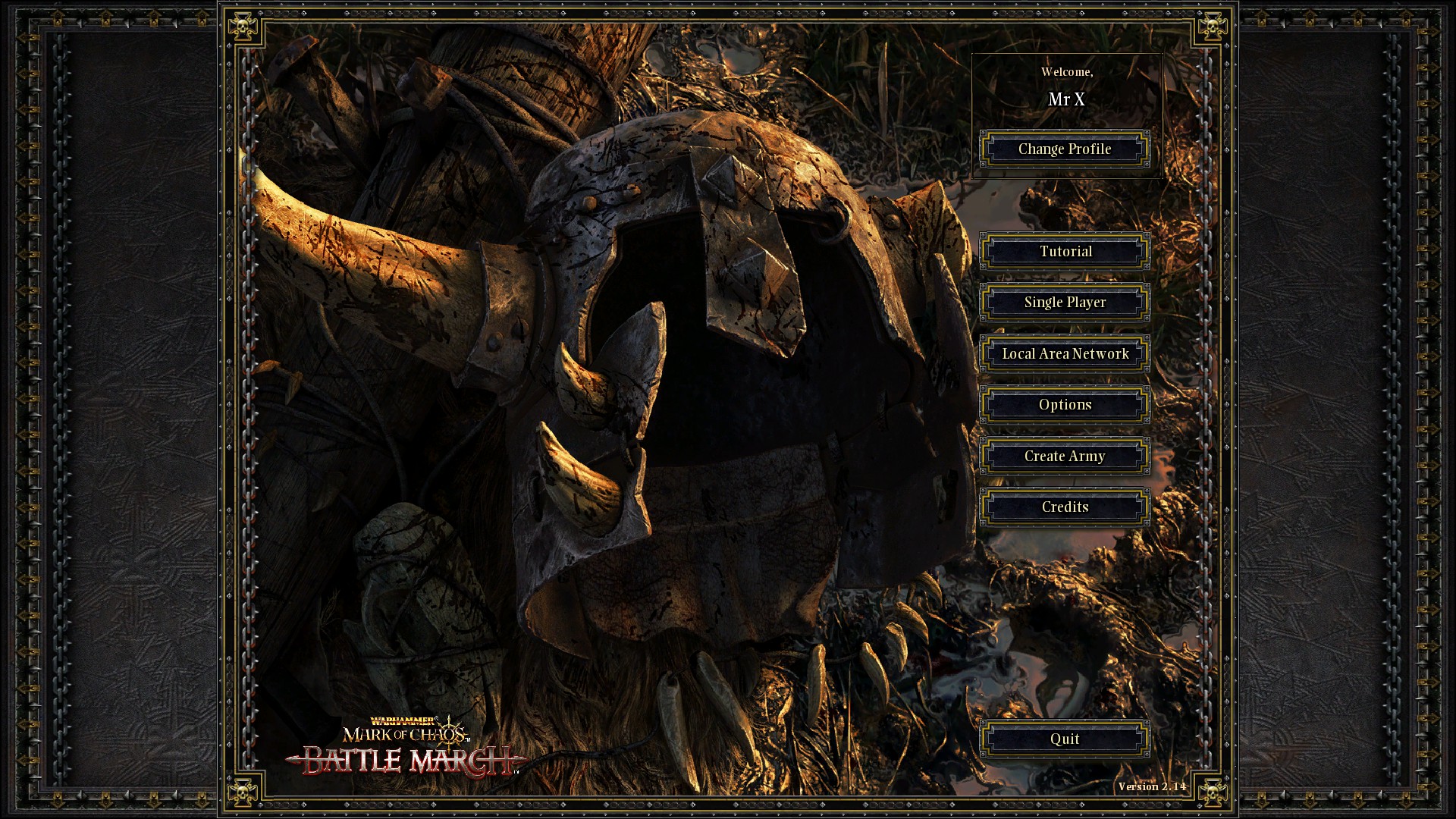
Task: Open the Options menu
Action: [x=1065, y=405]
